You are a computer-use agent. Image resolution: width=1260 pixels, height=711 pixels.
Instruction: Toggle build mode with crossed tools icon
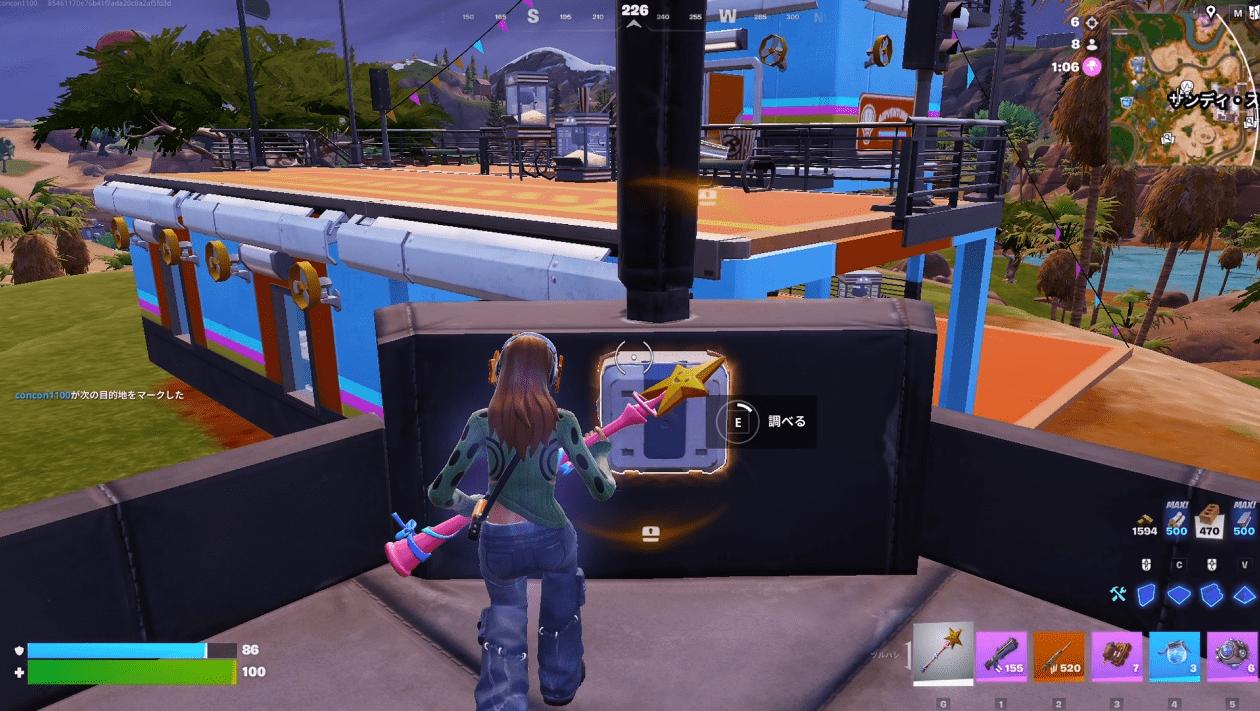coord(1118,595)
